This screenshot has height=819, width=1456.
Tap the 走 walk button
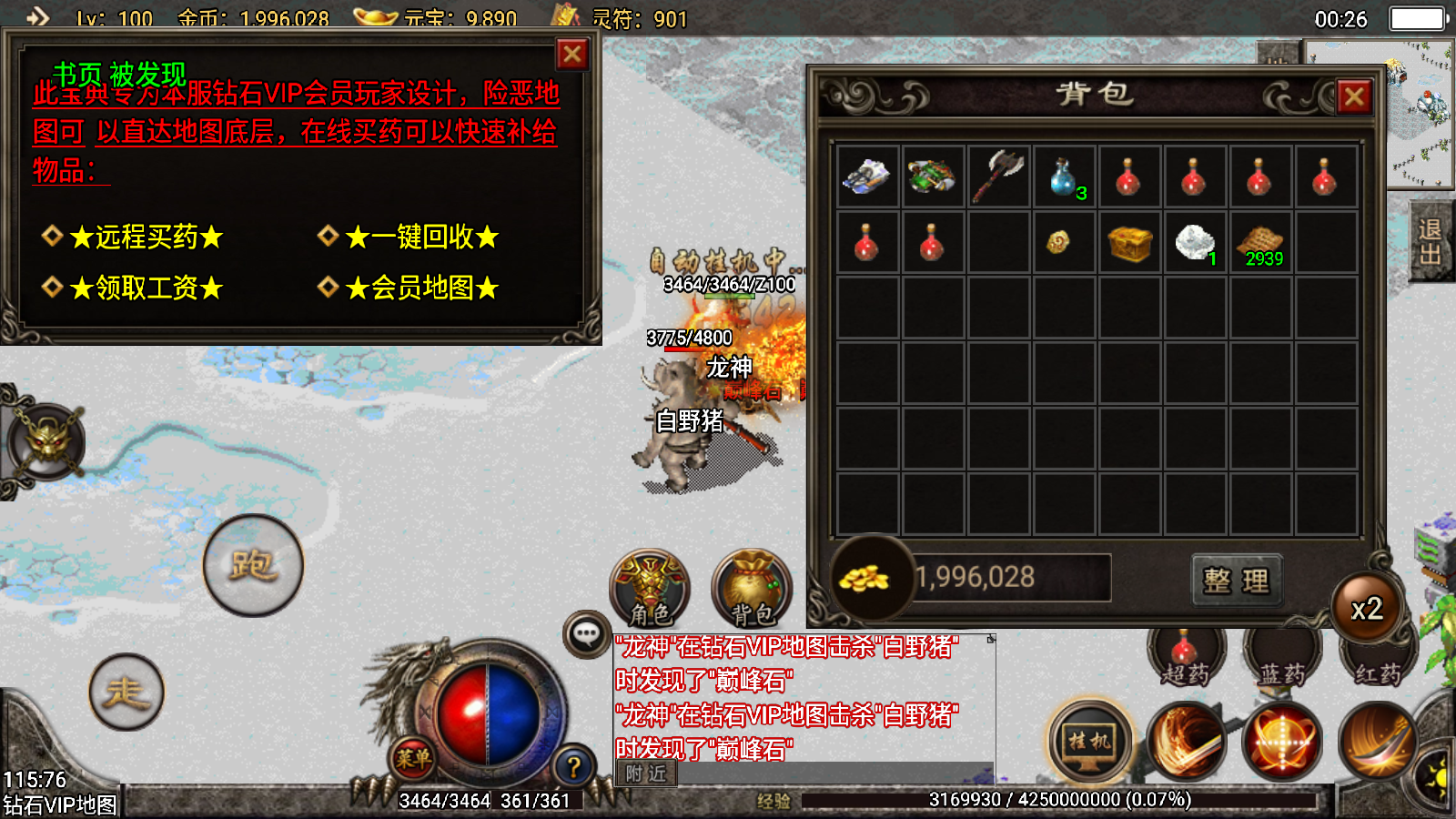click(126, 693)
